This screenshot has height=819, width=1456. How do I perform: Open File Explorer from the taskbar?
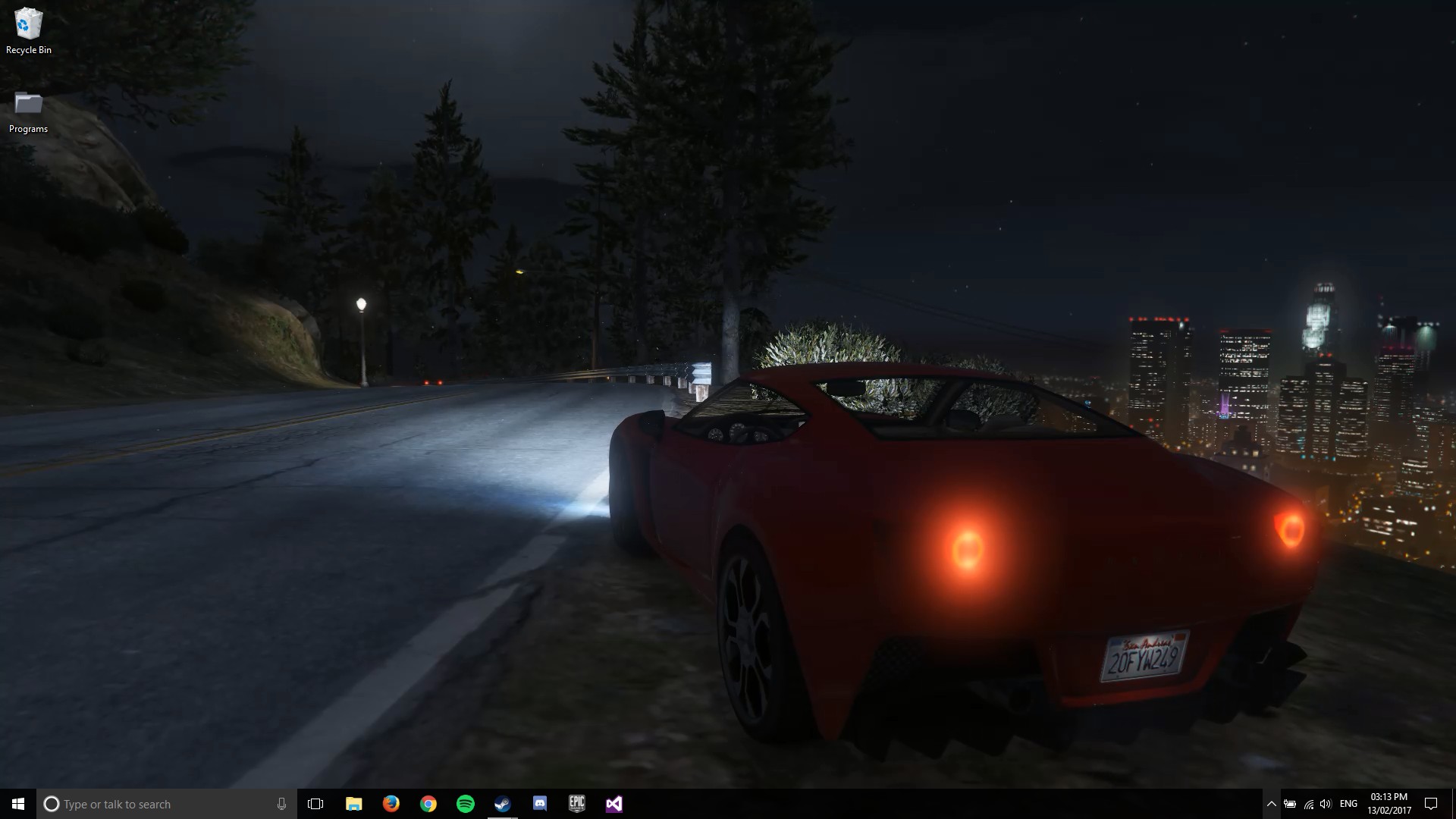[354, 803]
